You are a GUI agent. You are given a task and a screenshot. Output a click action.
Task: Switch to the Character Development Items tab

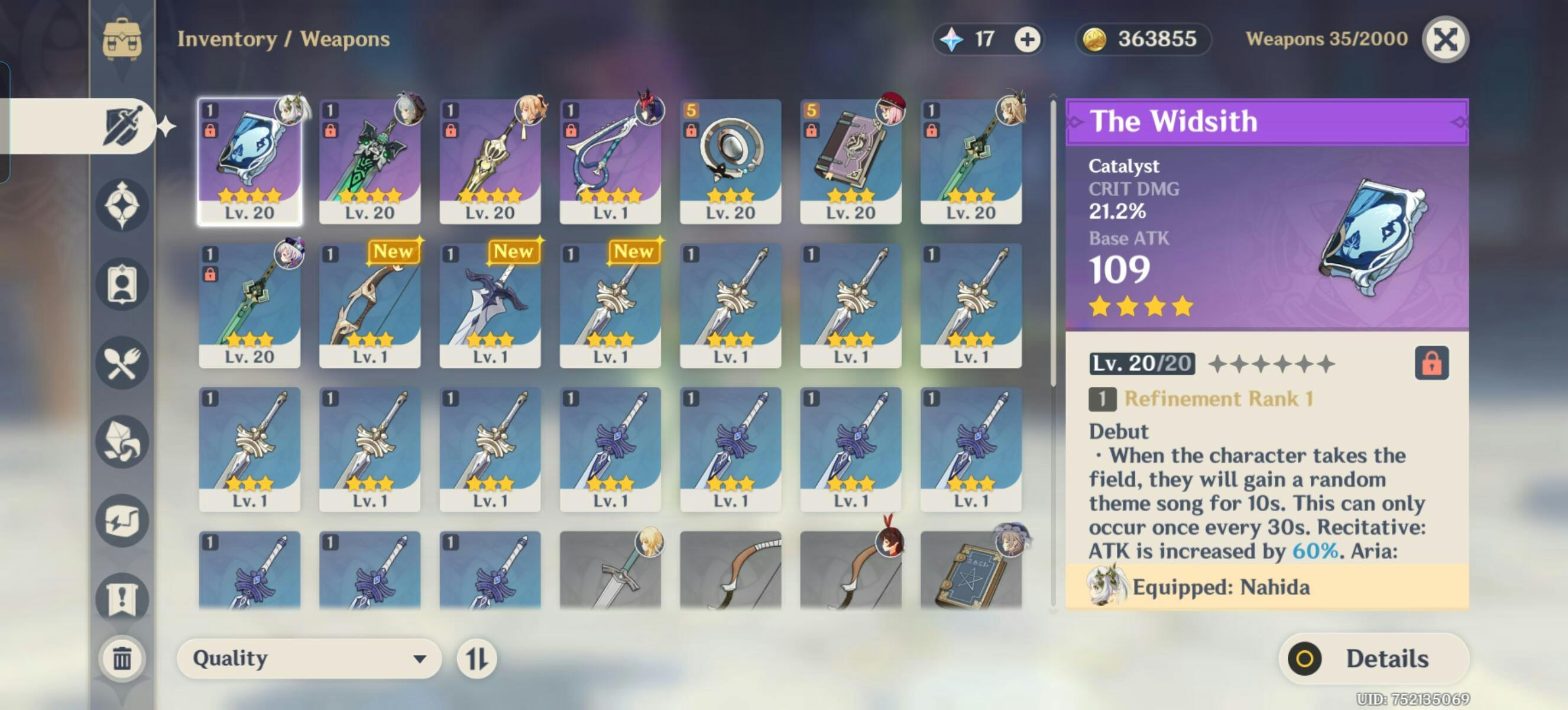tap(122, 285)
